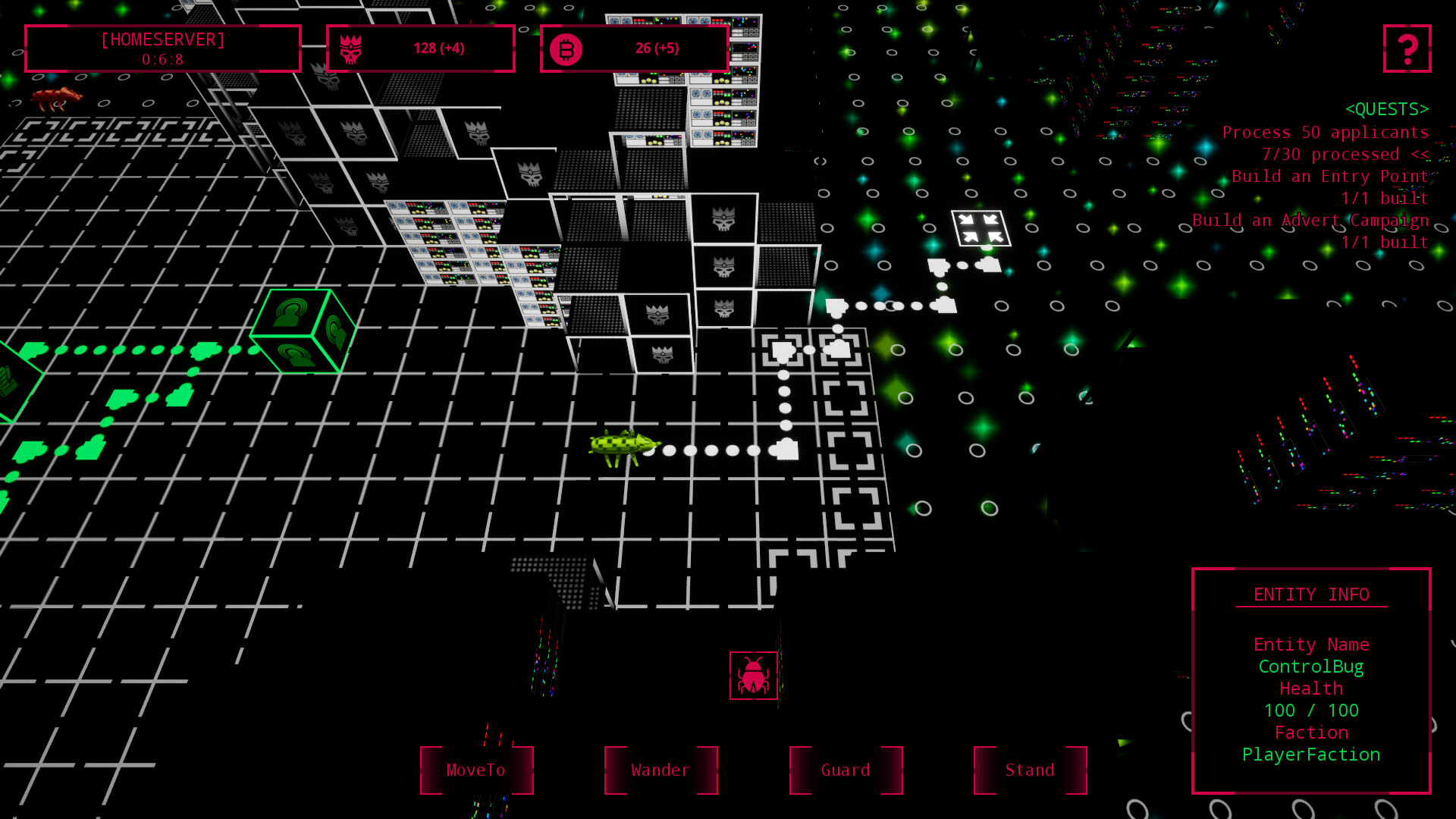Click the Bitcoin currency icon
1456x819 pixels.
pos(566,48)
